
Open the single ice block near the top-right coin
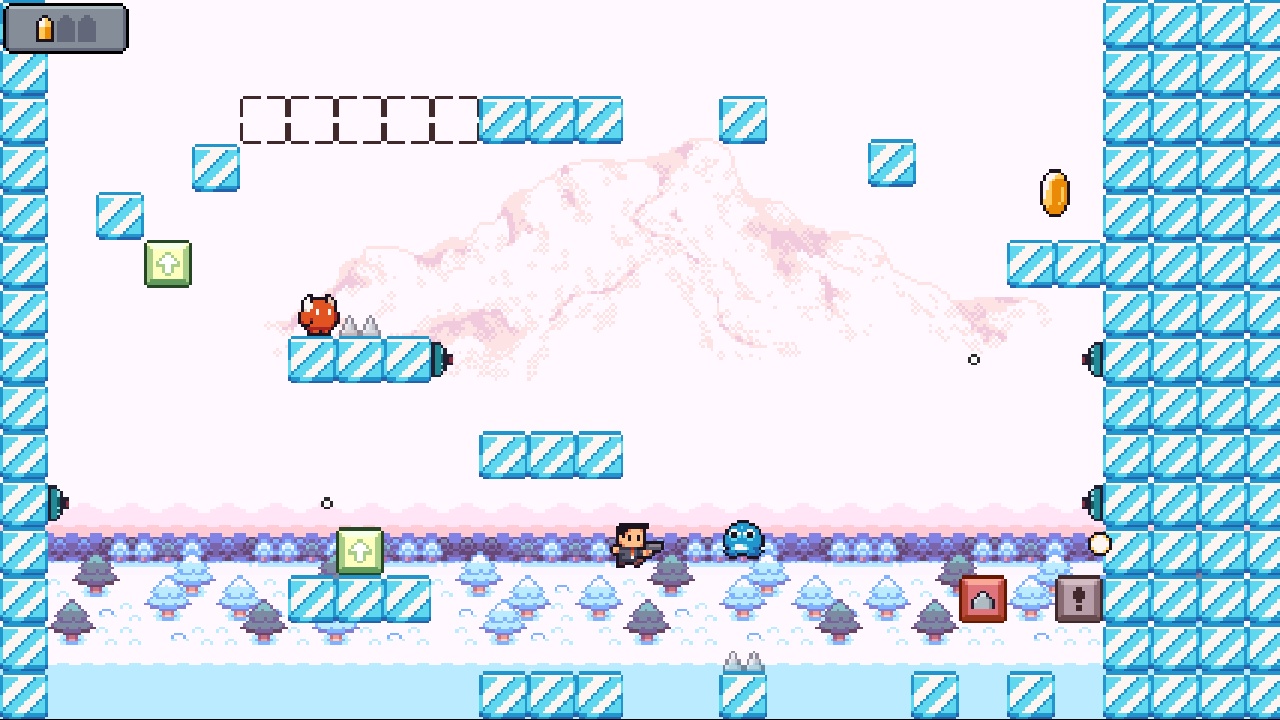(x=891, y=164)
